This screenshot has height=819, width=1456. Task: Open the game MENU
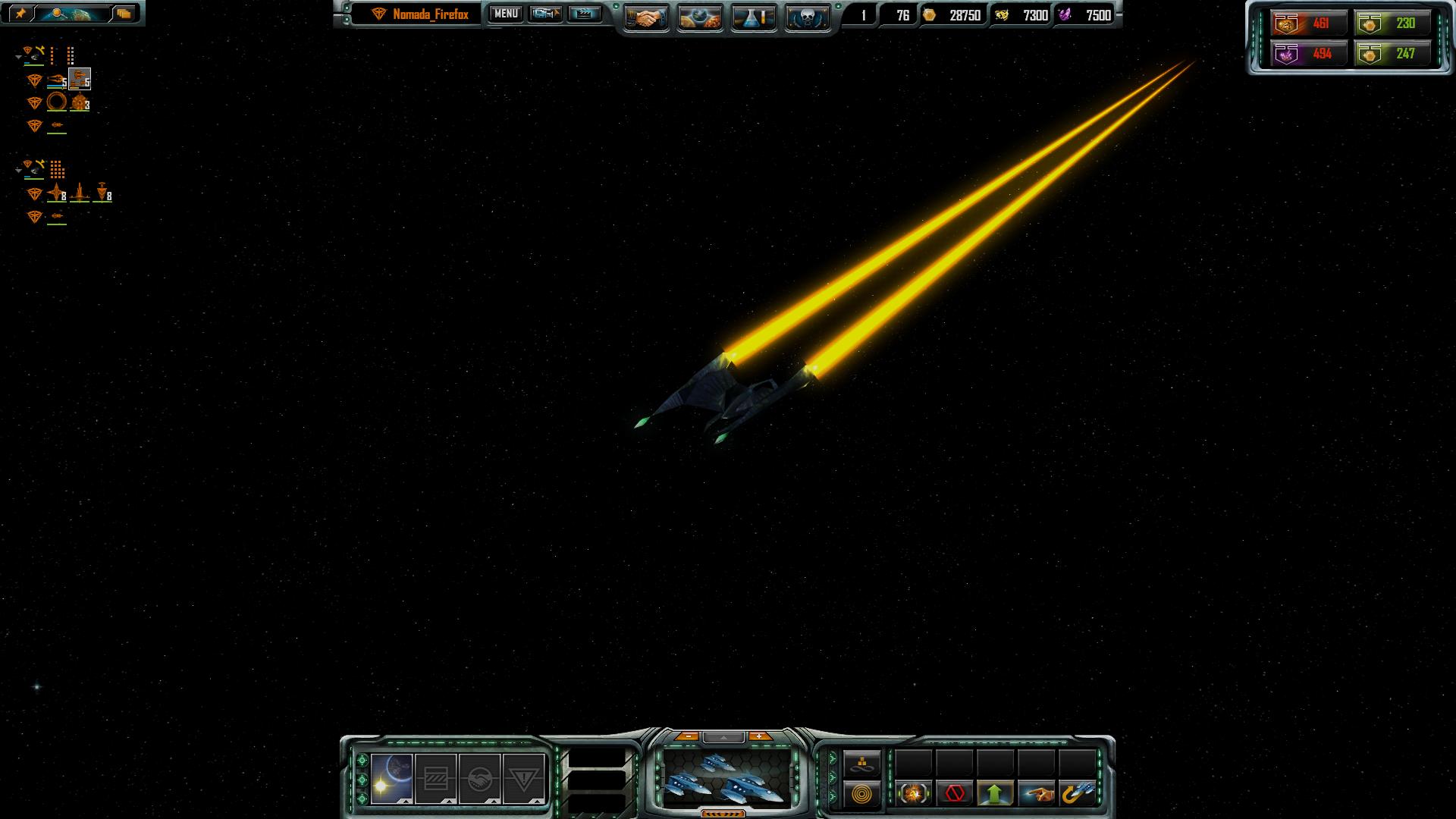coord(506,14)
